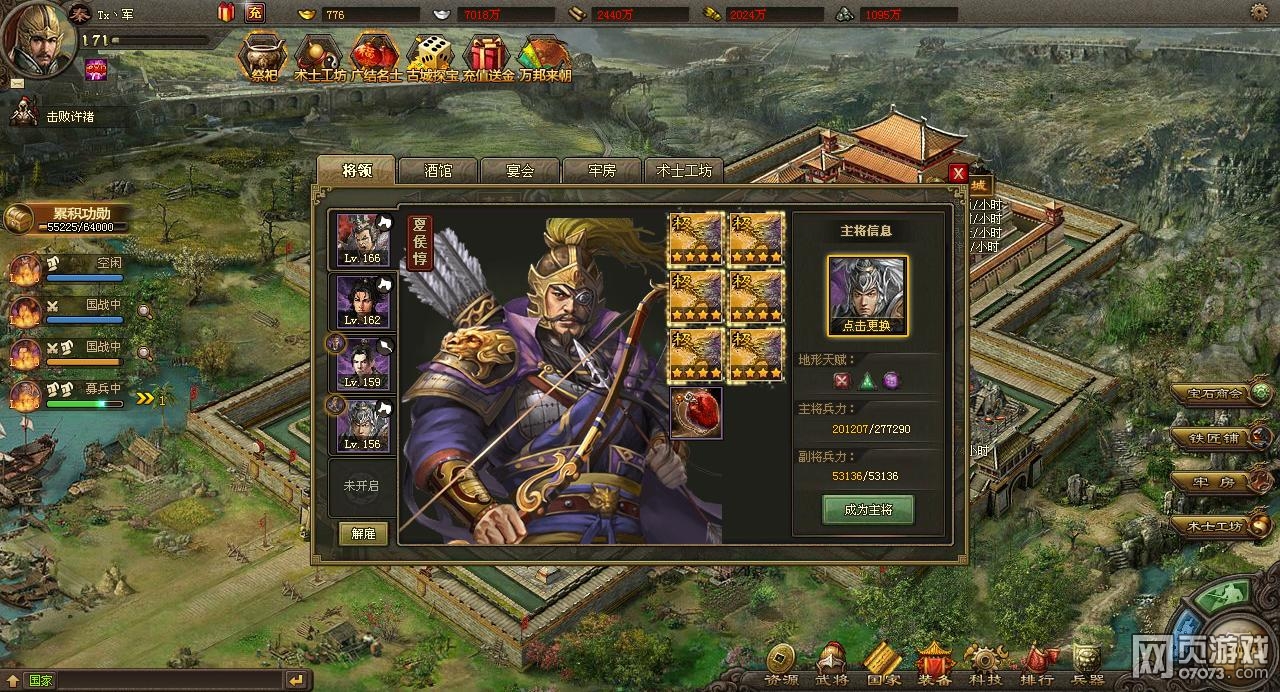Image resolution: width=1280 pixels, height=692 pixels.
Task: Open the 装备 equipment menu
Action: 935,664
